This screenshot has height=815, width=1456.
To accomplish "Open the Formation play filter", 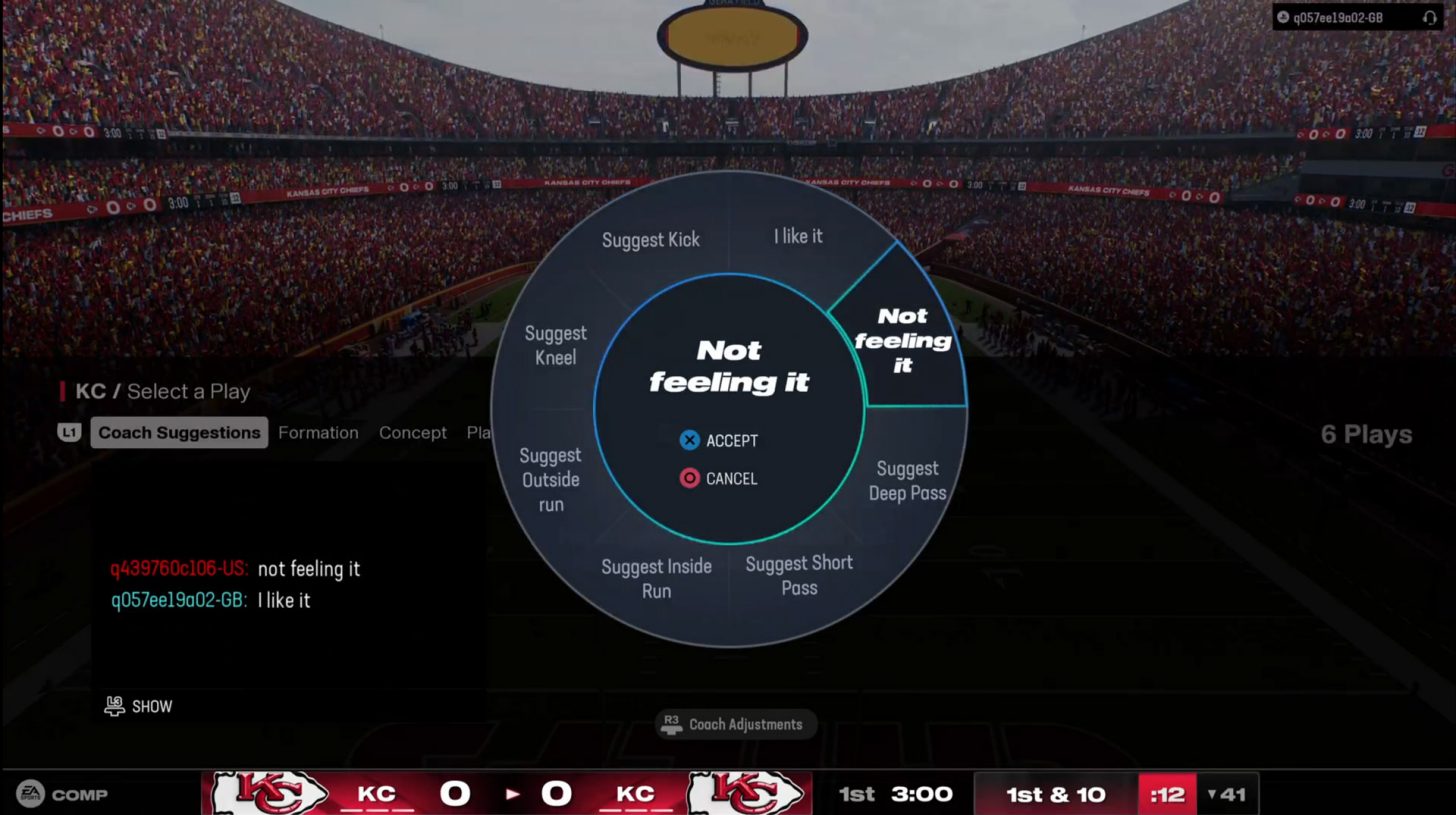I will click(x=318, y=432).
